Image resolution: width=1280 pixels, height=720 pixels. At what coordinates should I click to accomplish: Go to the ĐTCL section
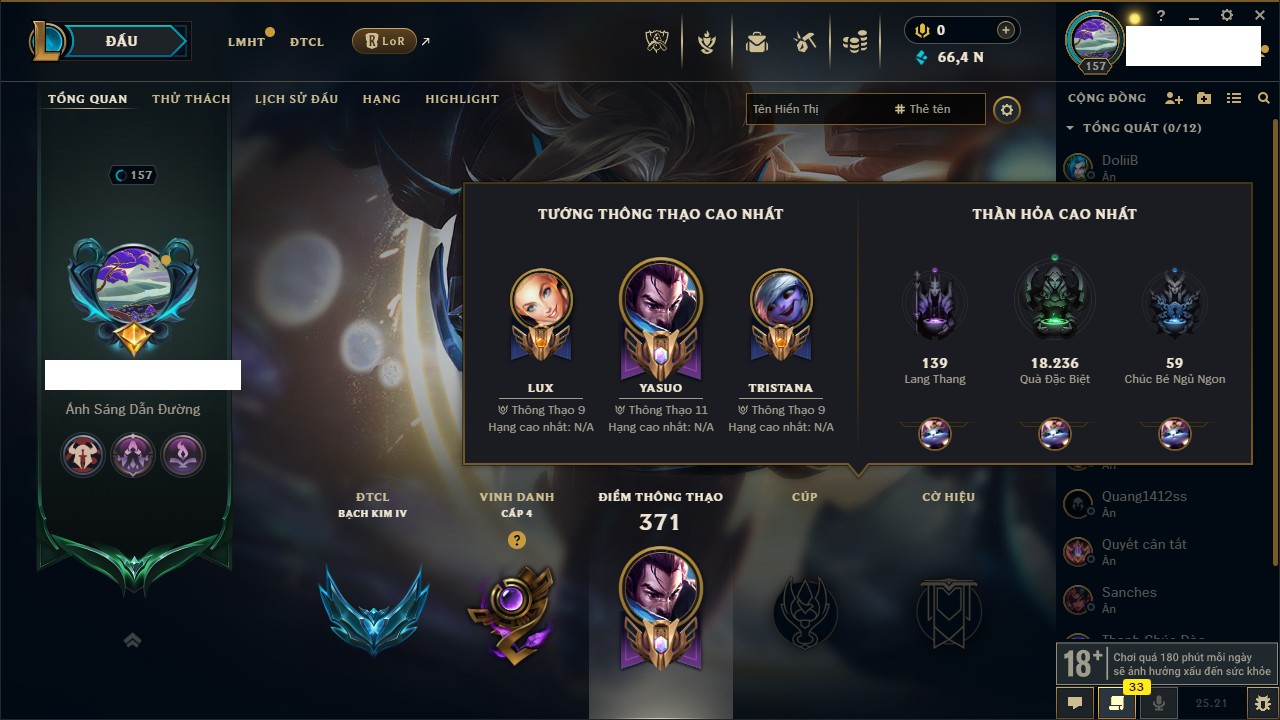pyautogui.click(x=307, y=42)
